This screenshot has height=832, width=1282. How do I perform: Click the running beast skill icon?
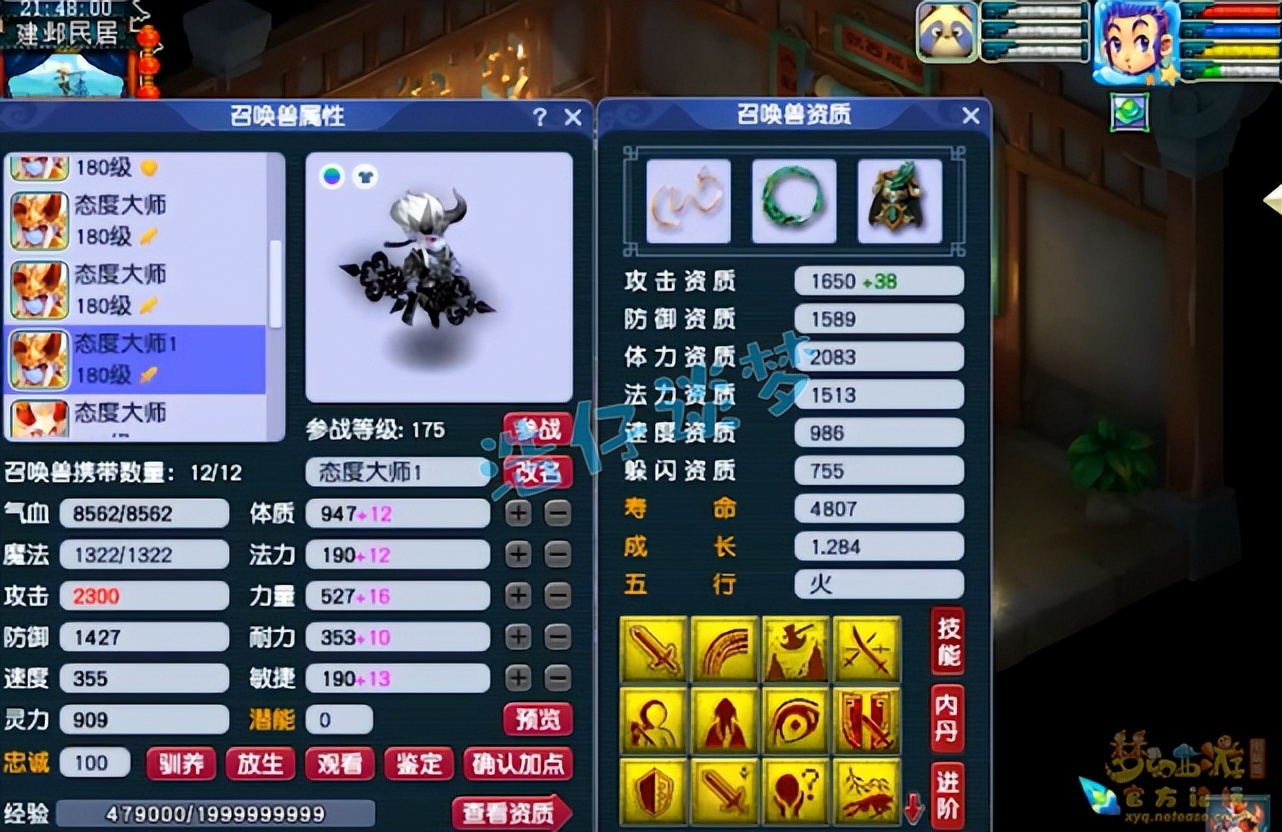pos(867,795)
